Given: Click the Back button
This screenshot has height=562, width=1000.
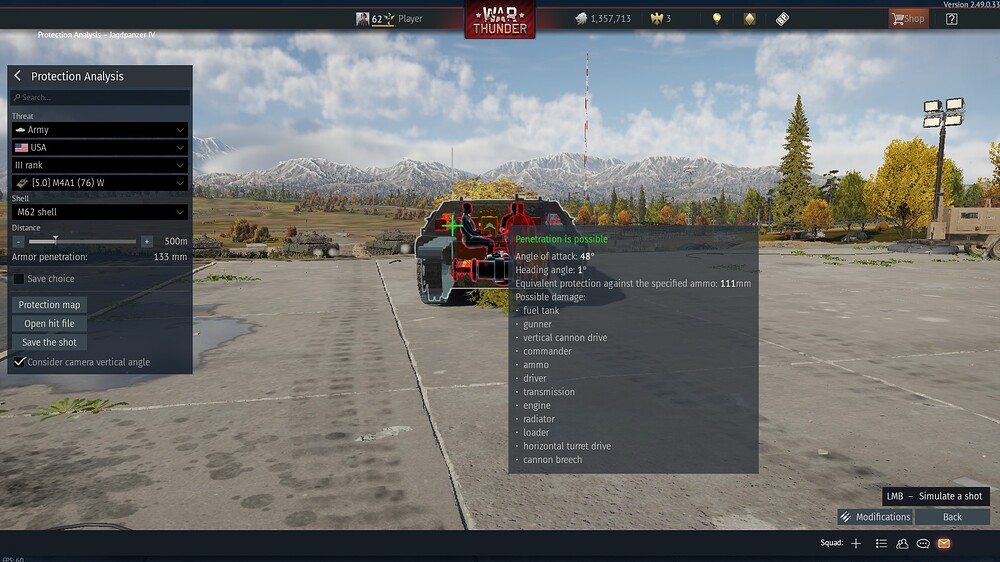Looking at the screenshot, I should [952, 517].
